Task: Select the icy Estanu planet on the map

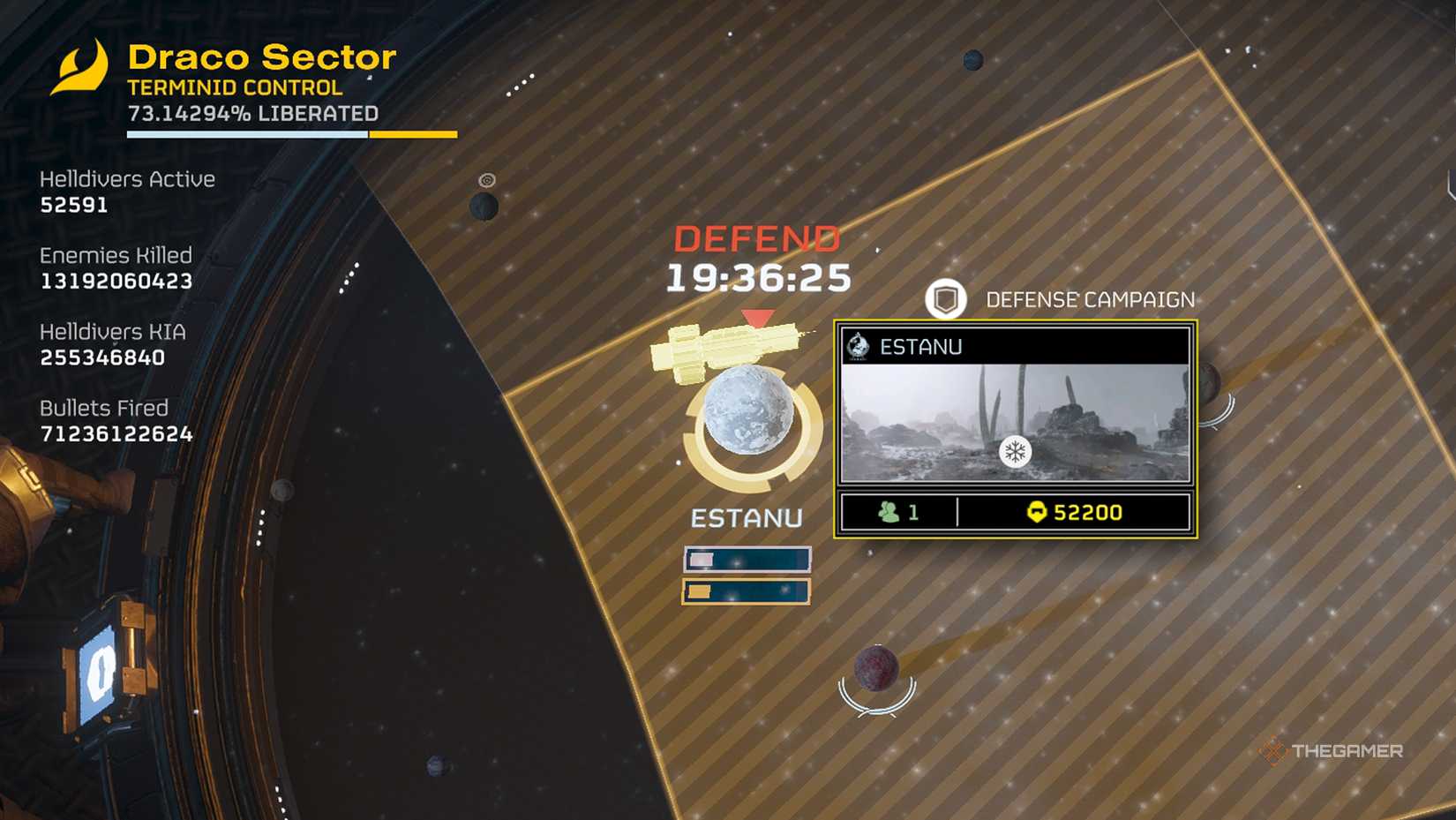Action: (749, 410)
